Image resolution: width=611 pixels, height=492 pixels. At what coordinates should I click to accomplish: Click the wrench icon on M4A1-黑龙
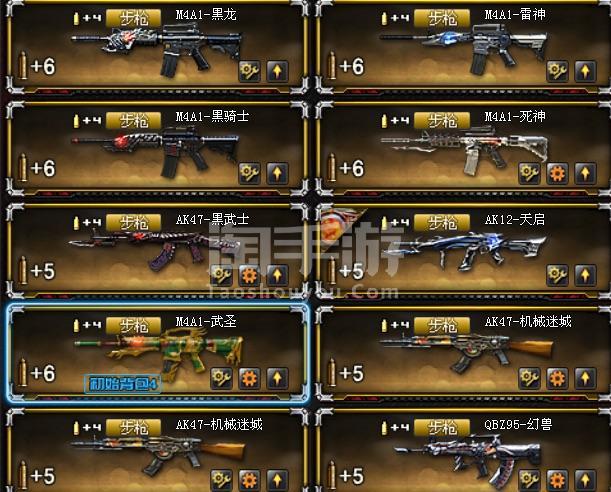[x=249, y=71]
